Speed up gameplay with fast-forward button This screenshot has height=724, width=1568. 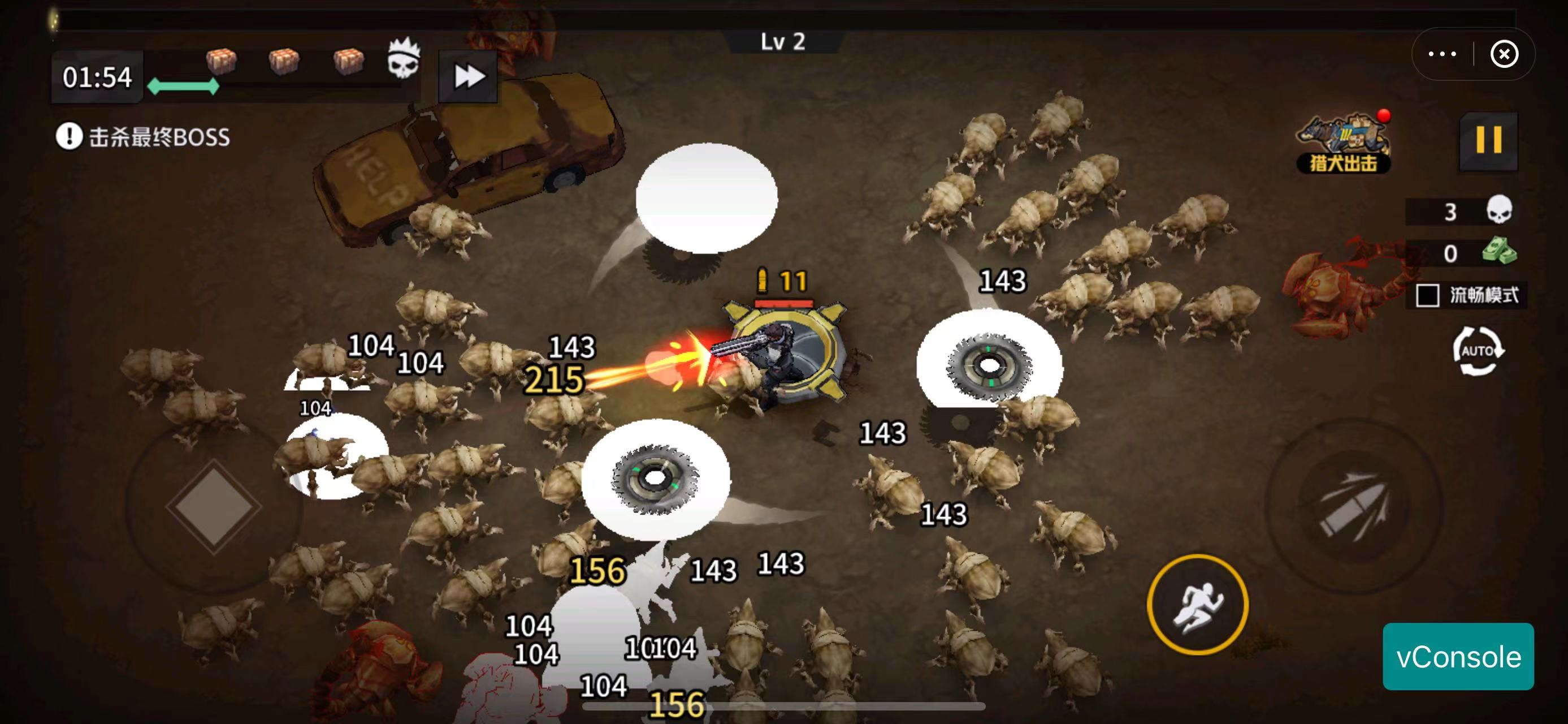[x=468, y=77]
